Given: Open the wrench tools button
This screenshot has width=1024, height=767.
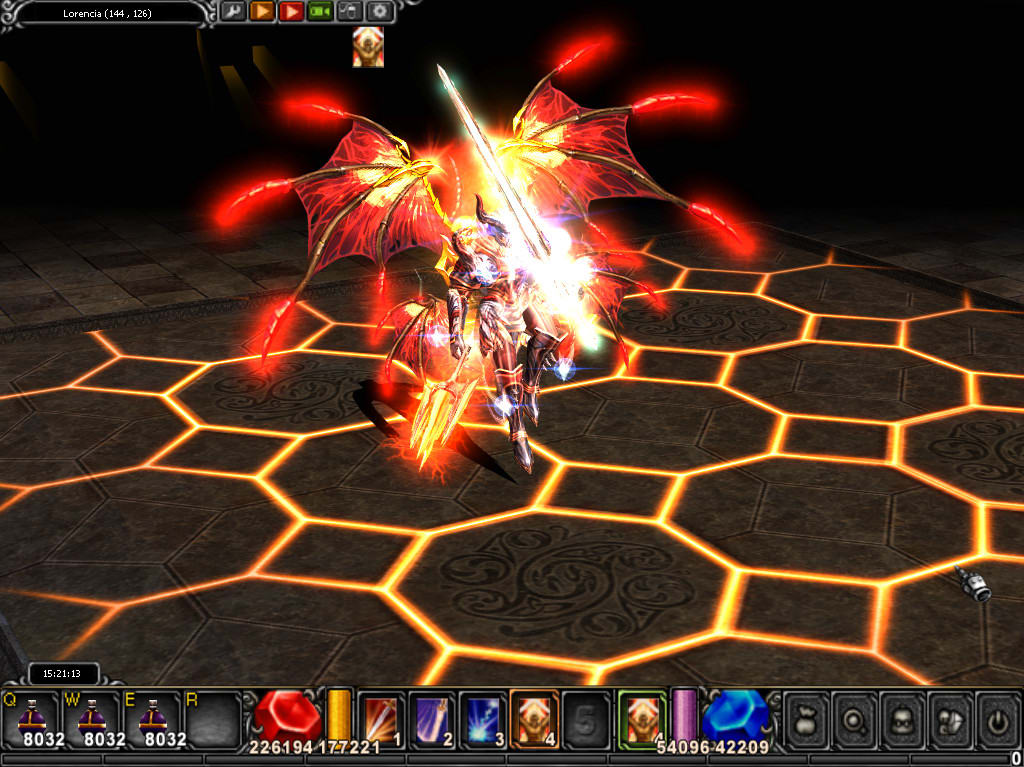Looking at the screenshot, I should [233, 12].
